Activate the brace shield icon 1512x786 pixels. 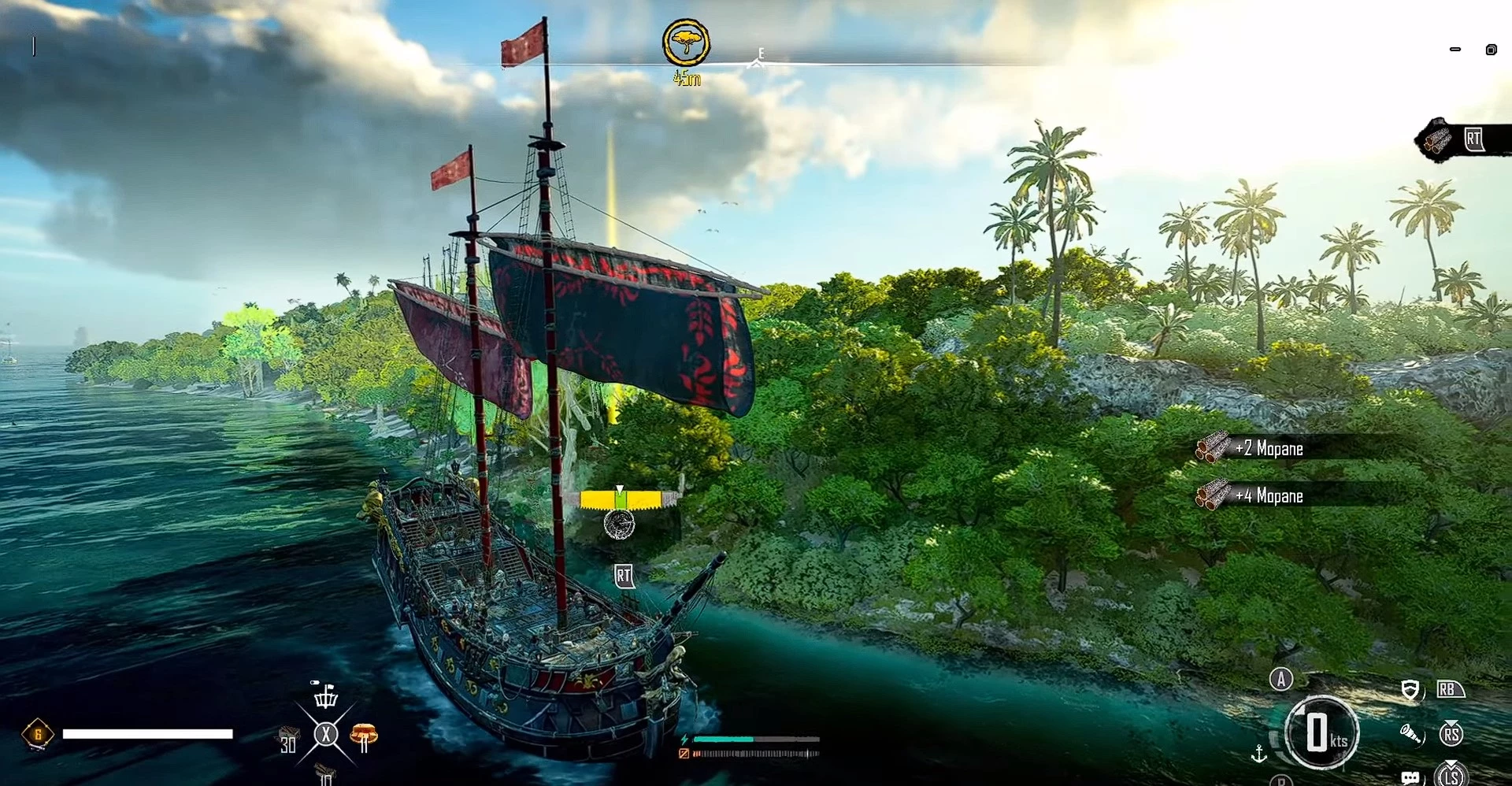[1410, 691]
